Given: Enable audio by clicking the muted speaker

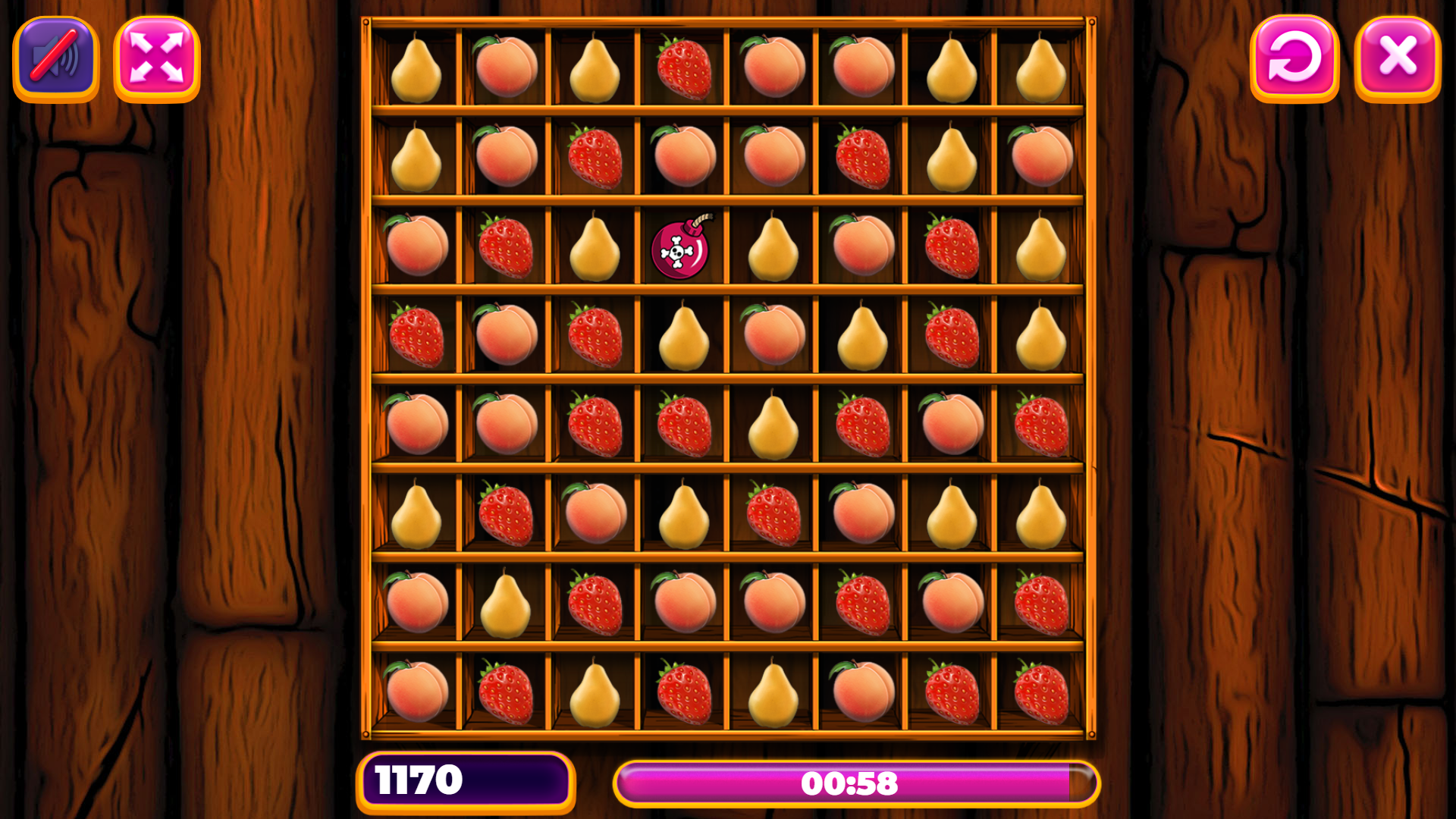Looking at the screenshot, I should (54, 58).
